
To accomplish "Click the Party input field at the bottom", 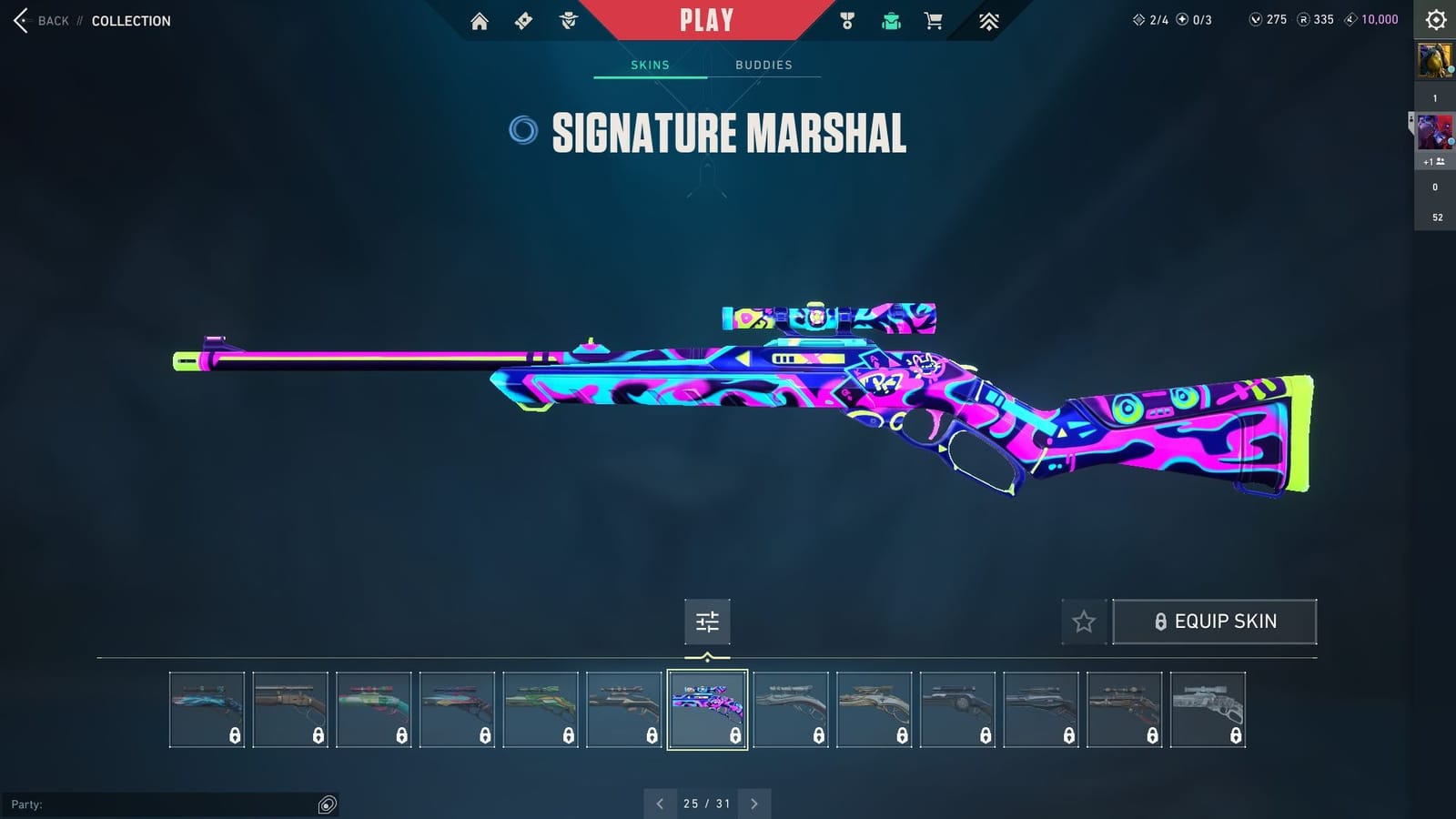I will point(164,804).
